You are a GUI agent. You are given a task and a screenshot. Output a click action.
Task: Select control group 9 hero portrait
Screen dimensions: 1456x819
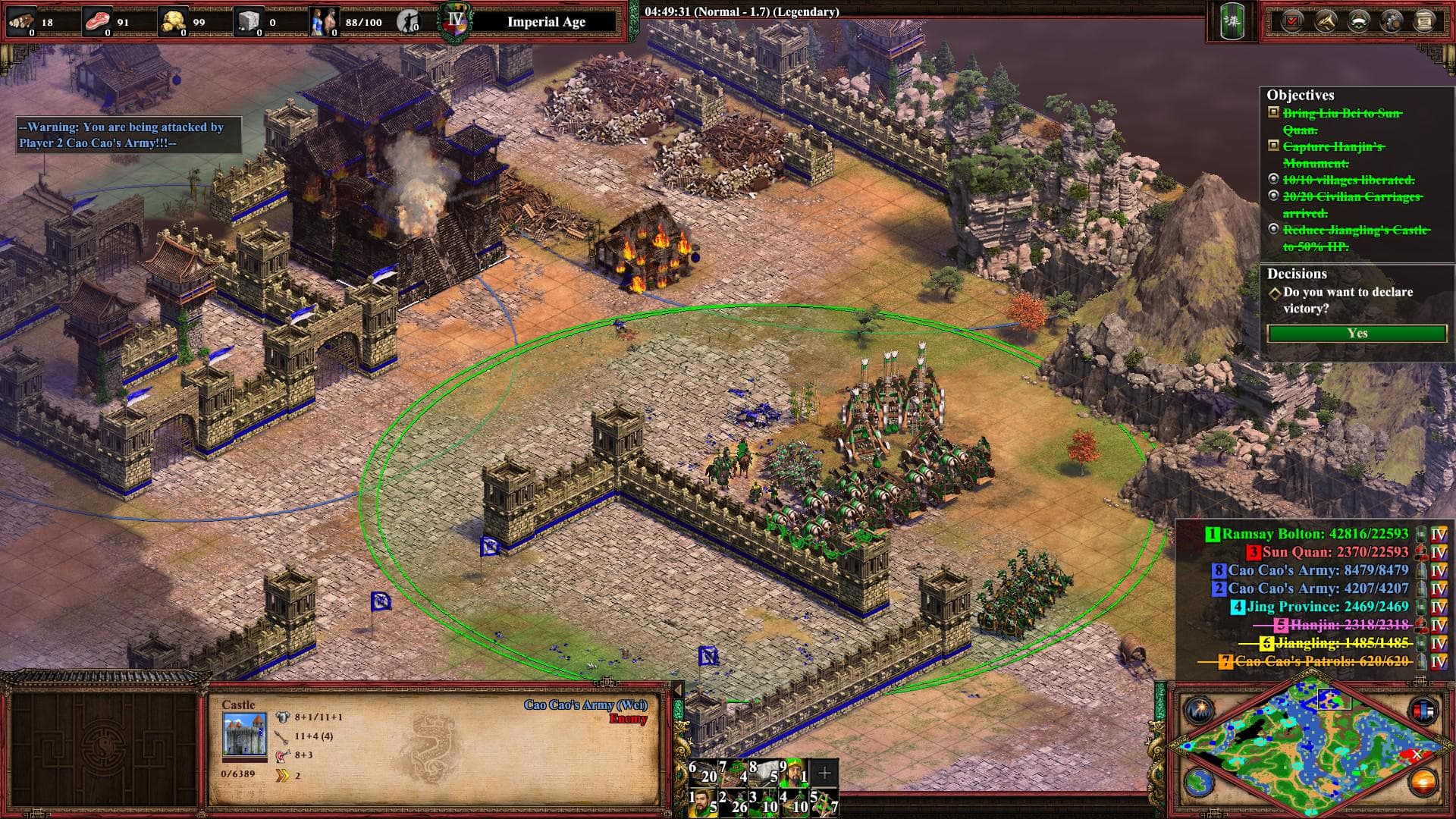(794, 773)
